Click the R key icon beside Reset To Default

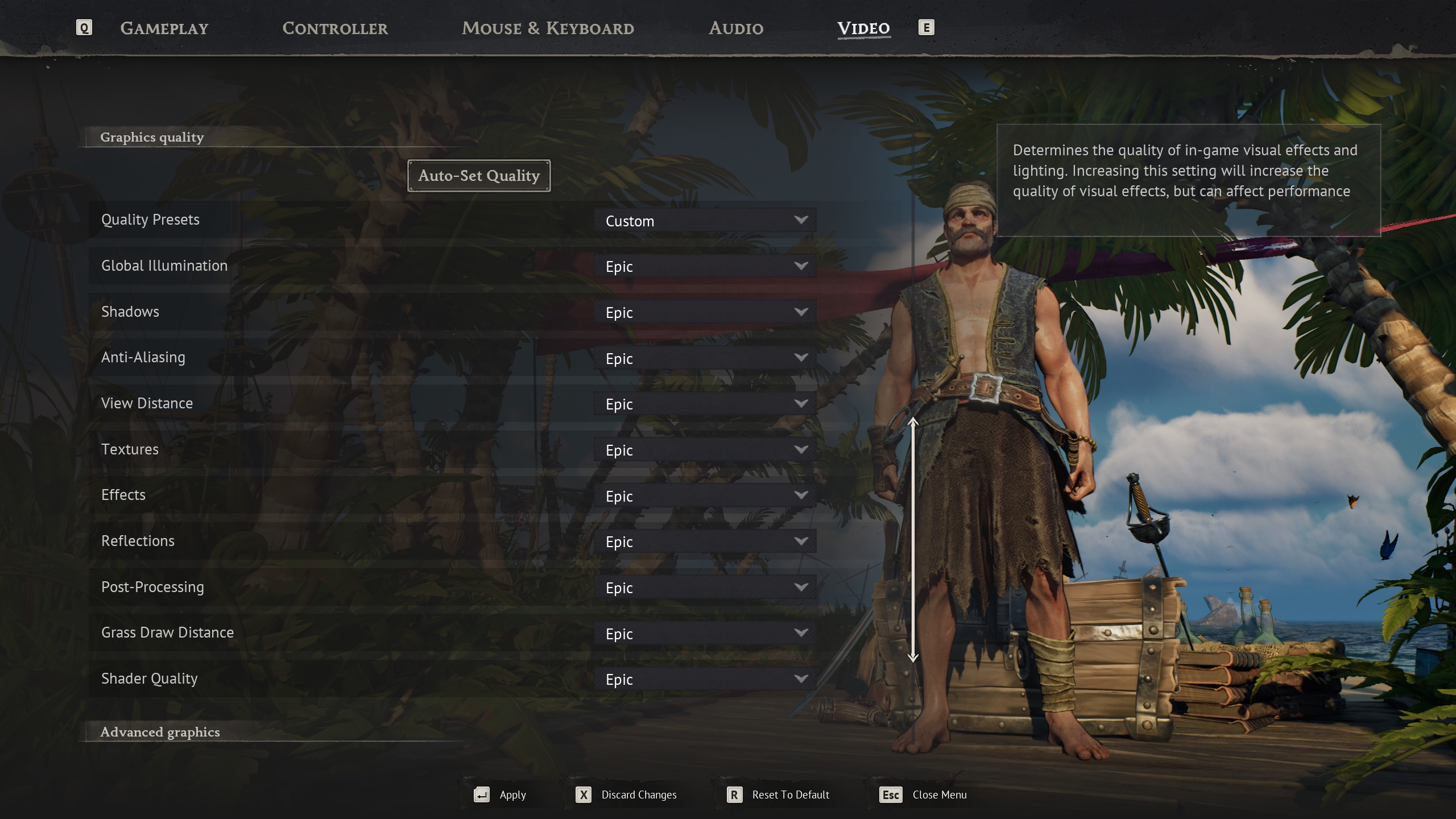tap(735, 795)
